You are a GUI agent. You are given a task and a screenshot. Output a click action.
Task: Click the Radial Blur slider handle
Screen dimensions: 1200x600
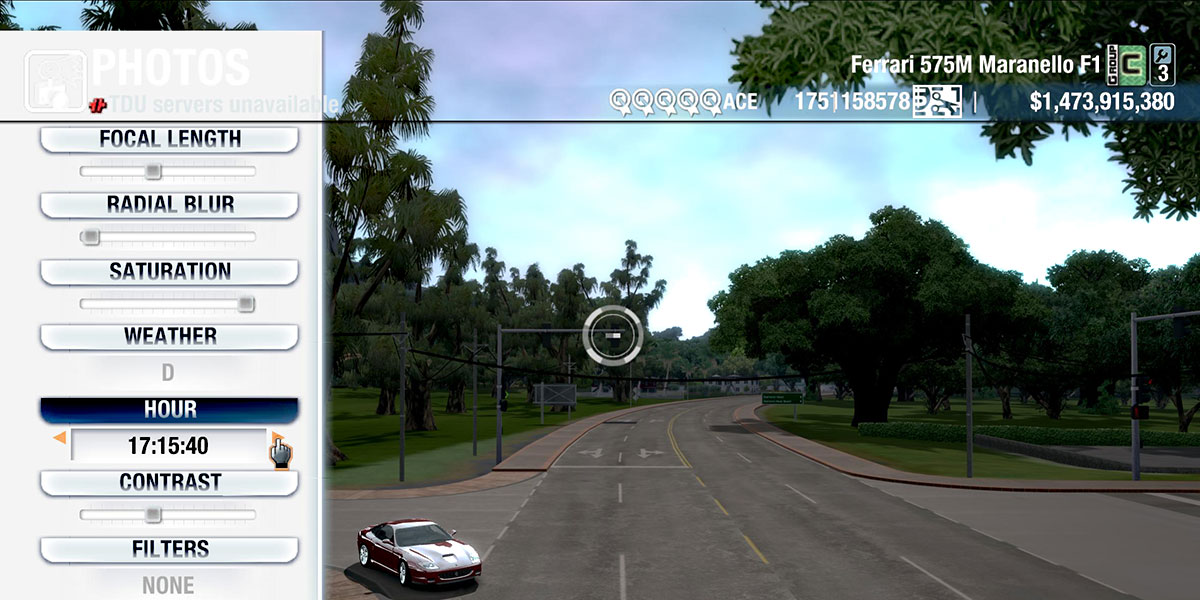point(90,237)
